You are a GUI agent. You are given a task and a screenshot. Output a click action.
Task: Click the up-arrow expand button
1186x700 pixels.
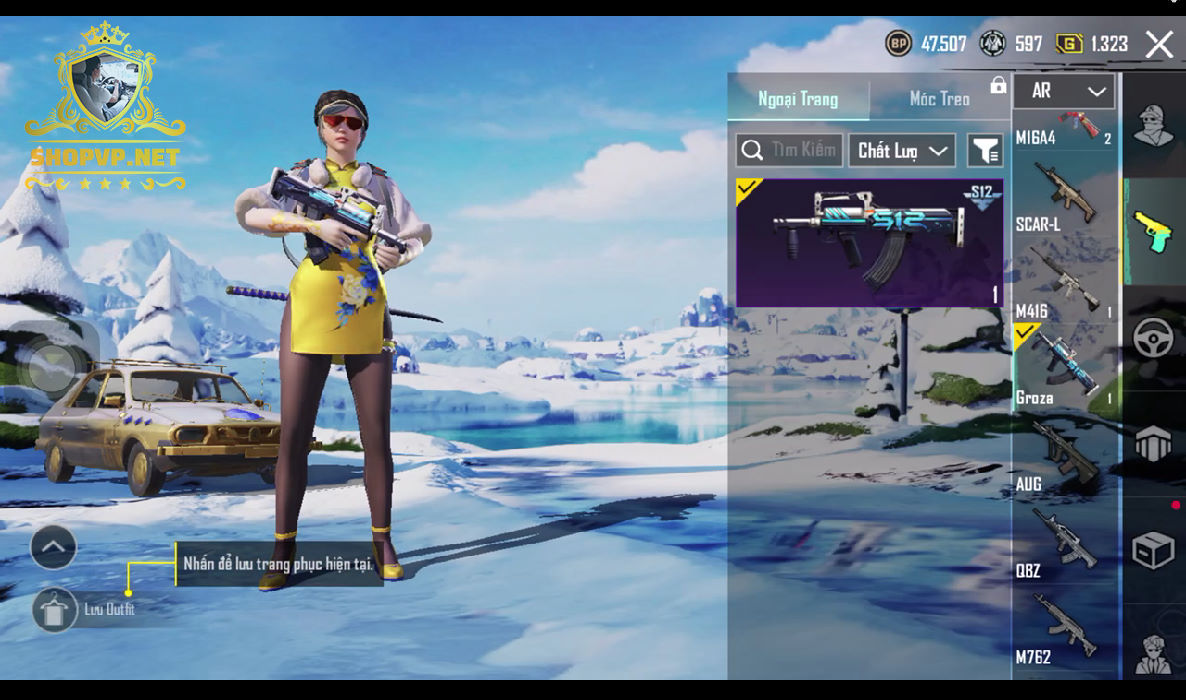[54, 547]
